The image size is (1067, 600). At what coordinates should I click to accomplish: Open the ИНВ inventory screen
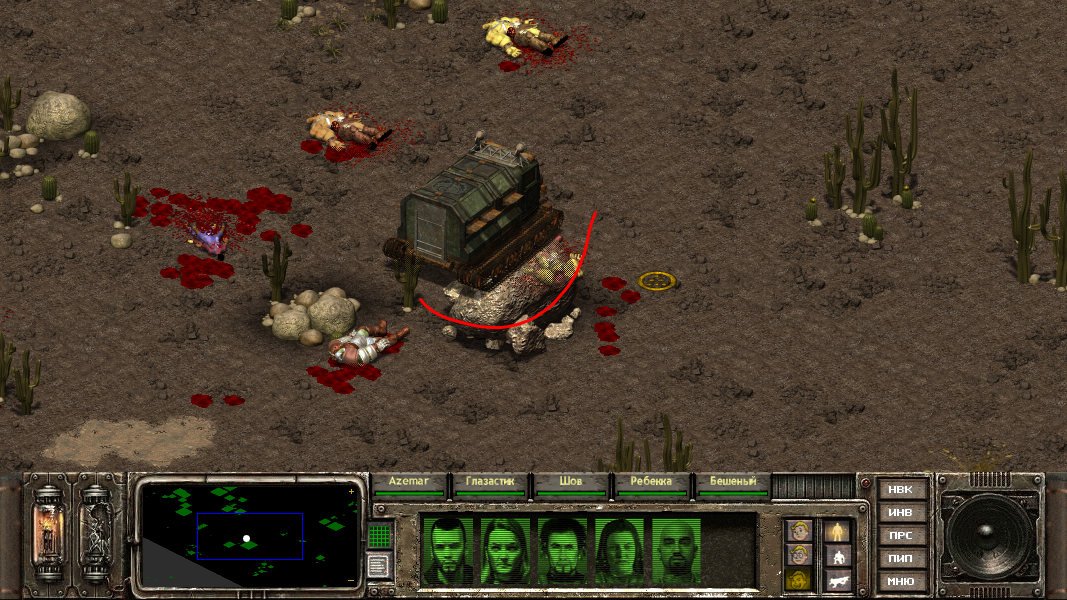click(900, 513)
